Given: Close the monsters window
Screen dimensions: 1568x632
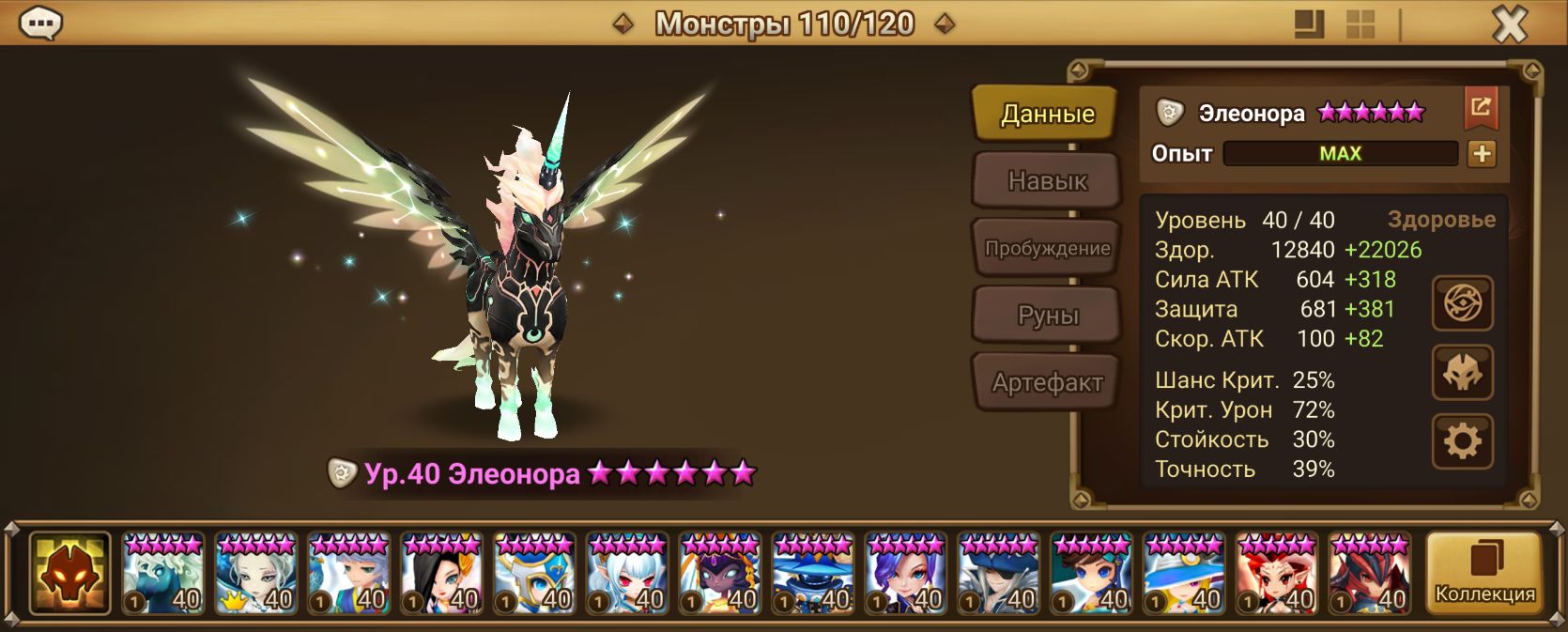Looking at the screenshot, I should click(1509, 24).
